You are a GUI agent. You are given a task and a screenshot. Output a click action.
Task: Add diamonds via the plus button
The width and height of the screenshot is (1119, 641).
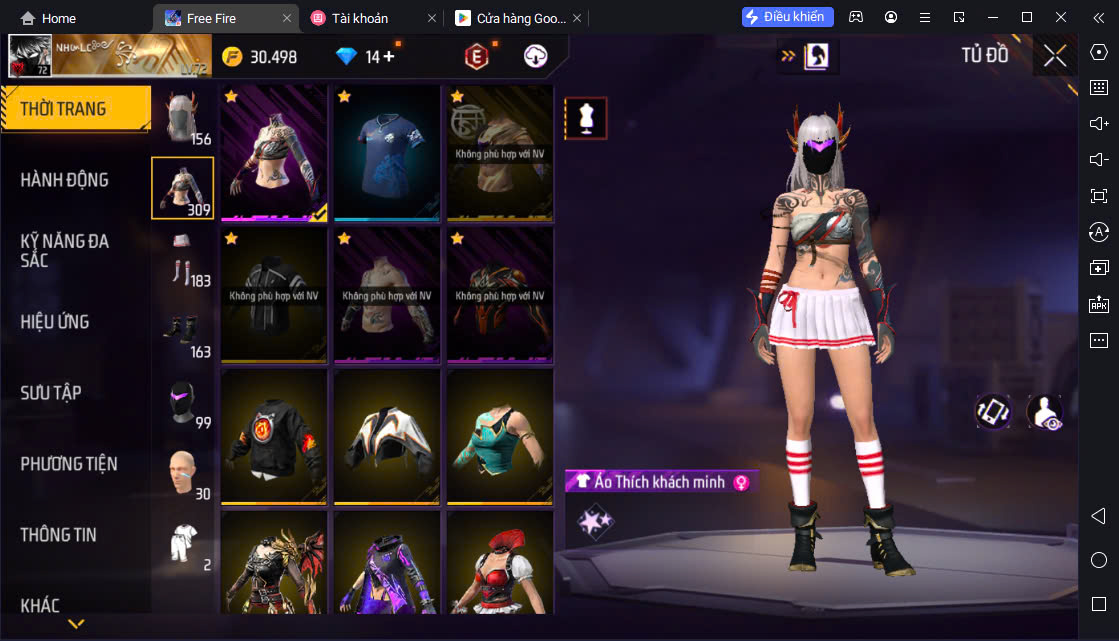pos(389,57)
